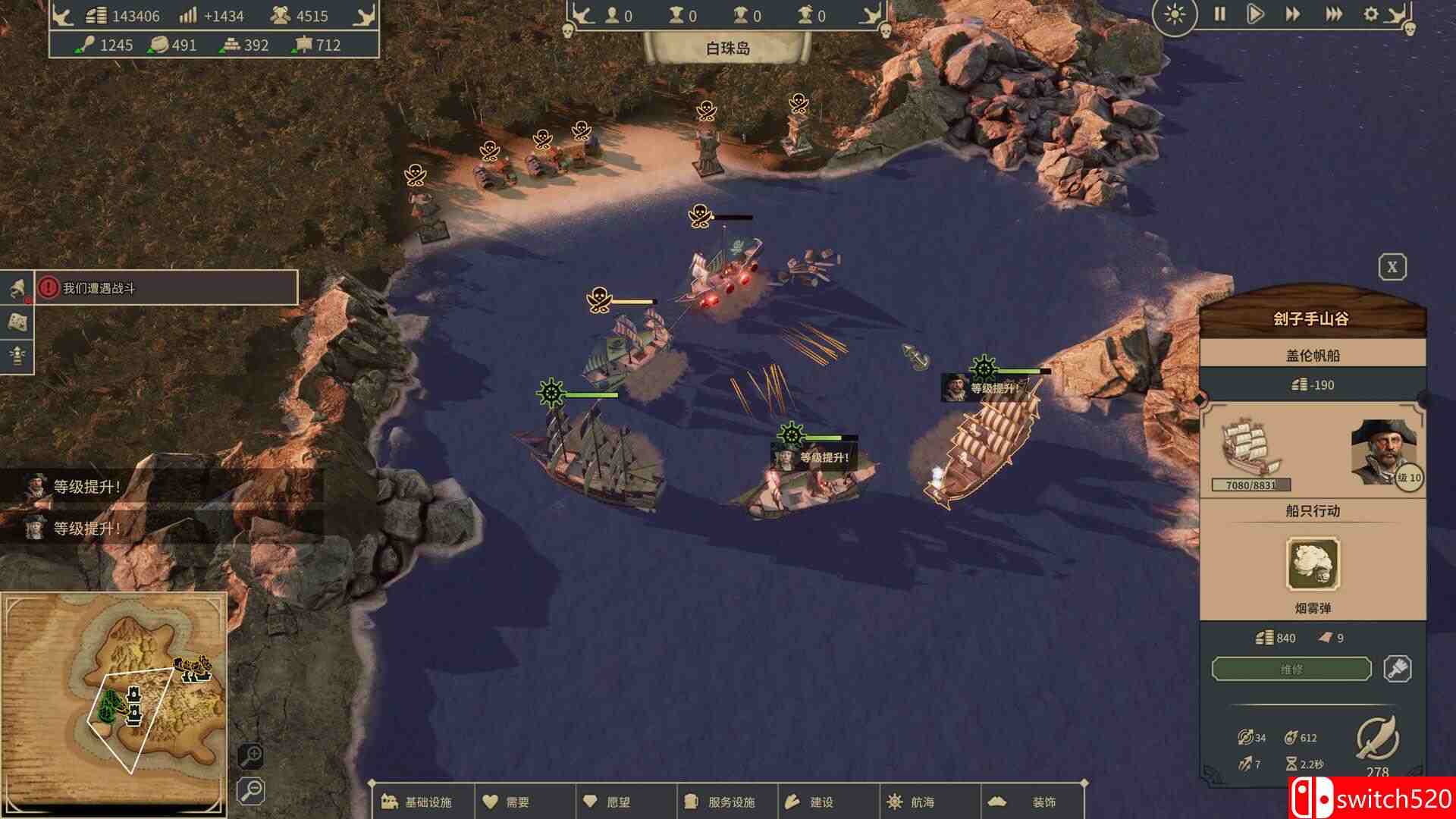This screenshot has width=1456, height=819.
Task: Open the 航海 navigation menu
Action: 912,802
